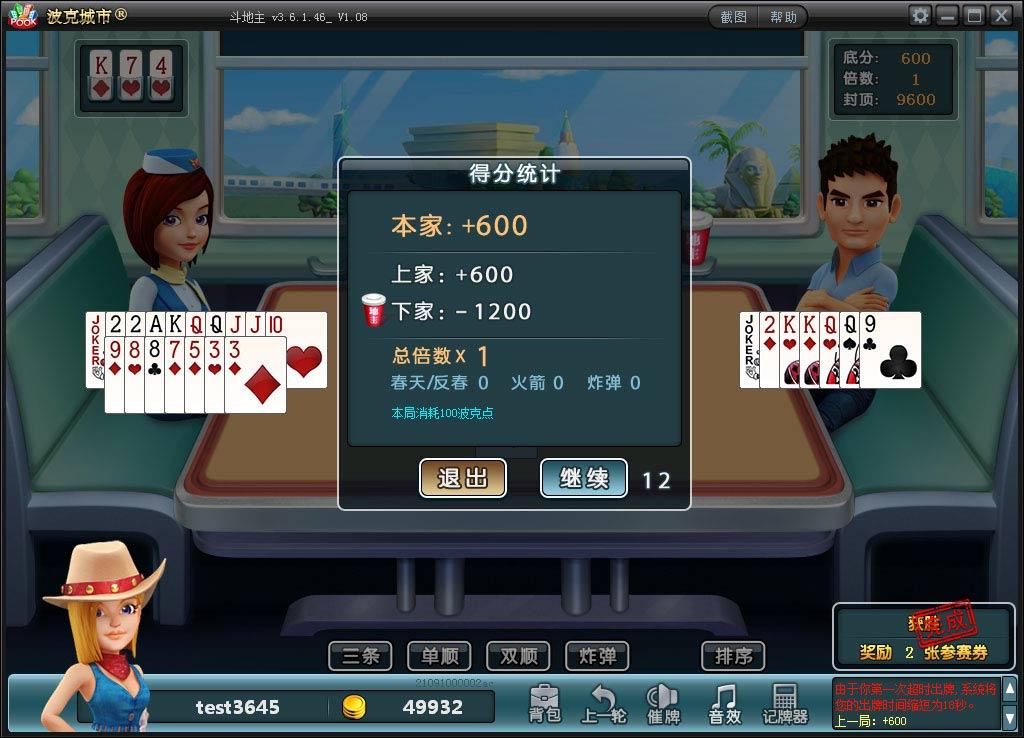Image resolution: width=1024 pixels, height=738 pixels.
Task: Continue to next round with 继续
Action: tap(584, 479)
